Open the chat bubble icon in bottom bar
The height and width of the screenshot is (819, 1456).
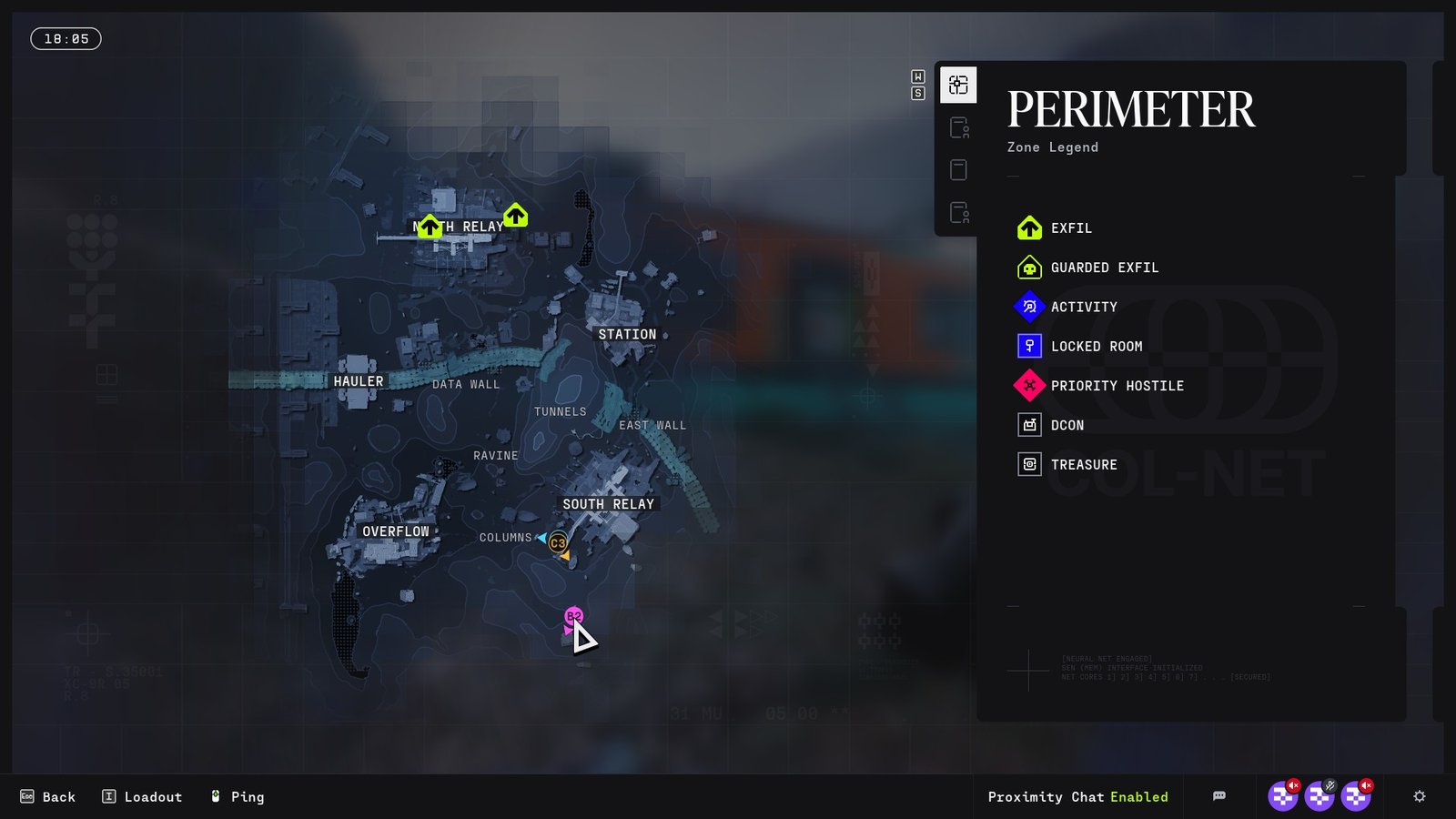[x=1218, y=795]
